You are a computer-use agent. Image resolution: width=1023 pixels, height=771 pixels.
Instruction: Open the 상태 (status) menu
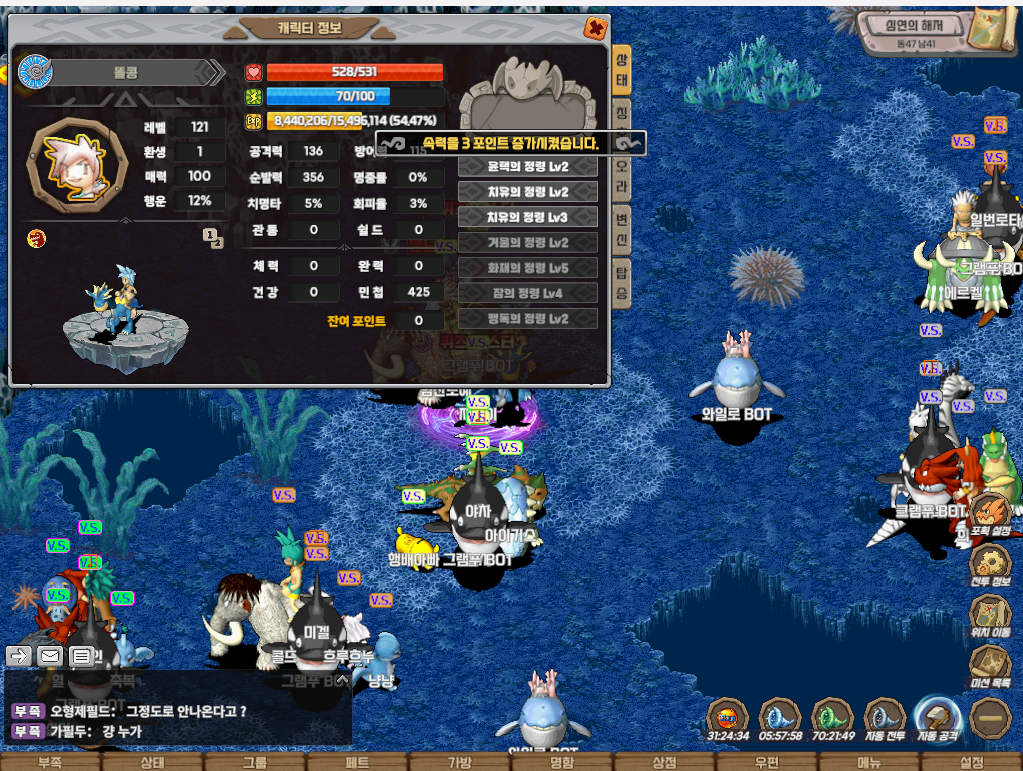[153, 762]
